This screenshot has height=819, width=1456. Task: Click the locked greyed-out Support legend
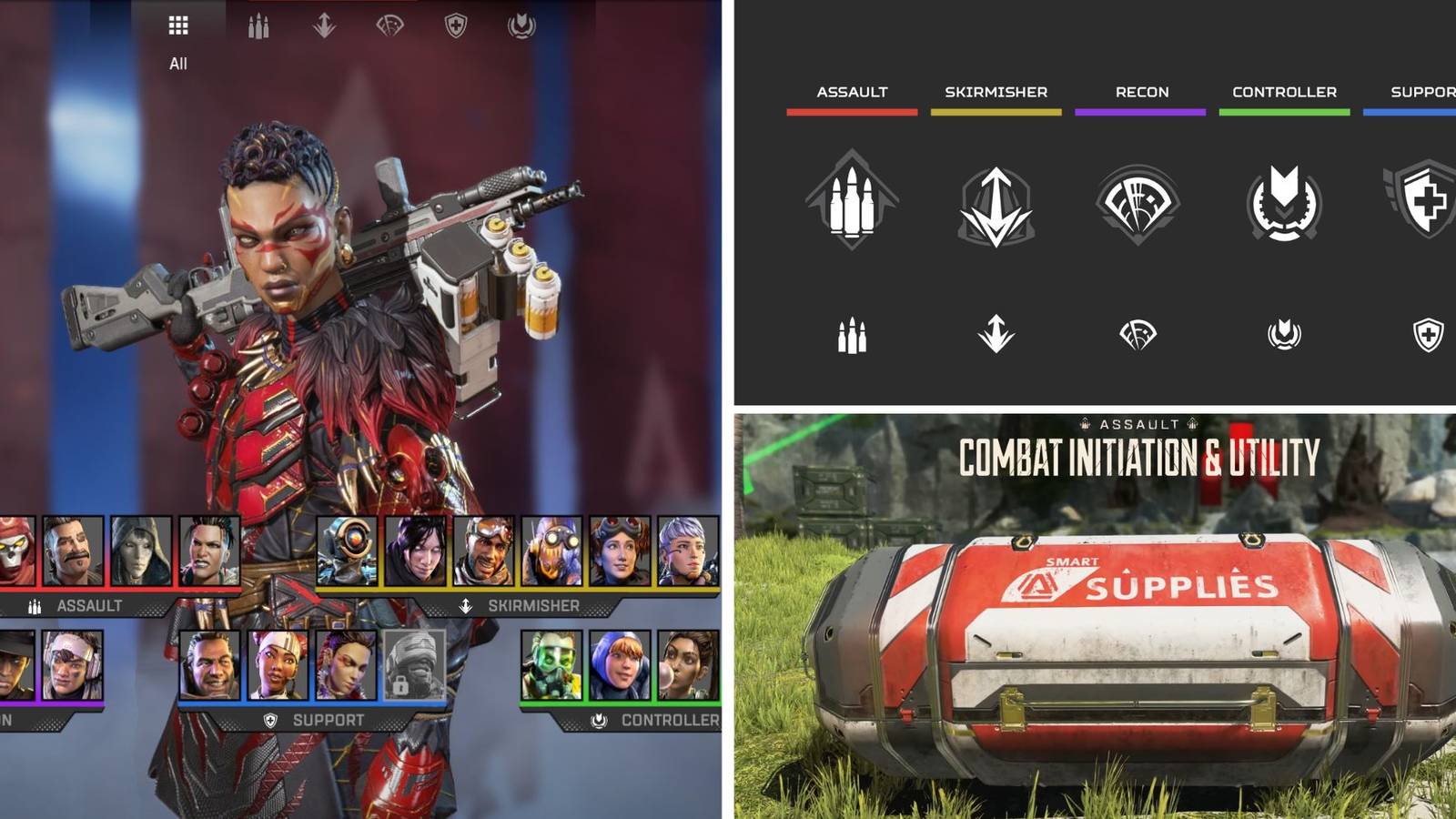point(414,665)
